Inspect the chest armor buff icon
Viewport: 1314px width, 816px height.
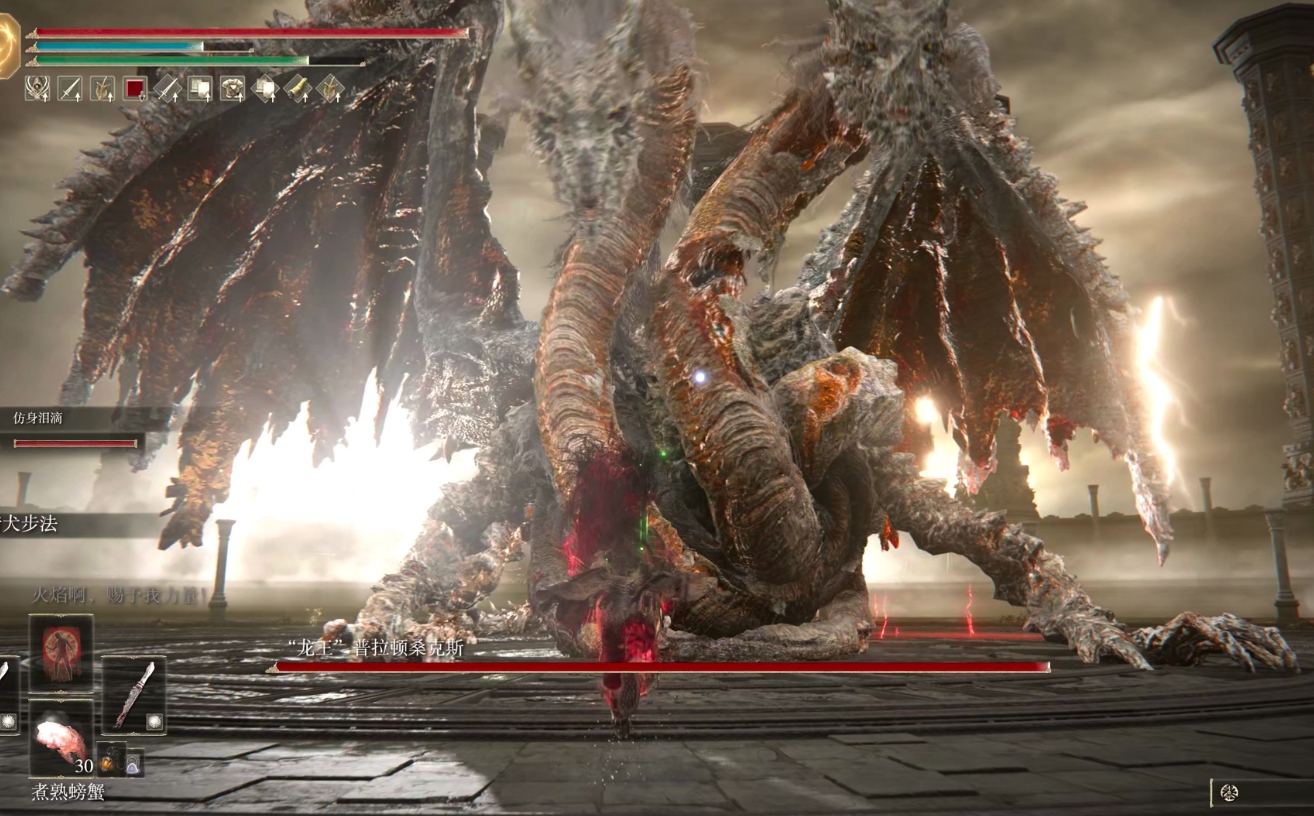point(232,88)
